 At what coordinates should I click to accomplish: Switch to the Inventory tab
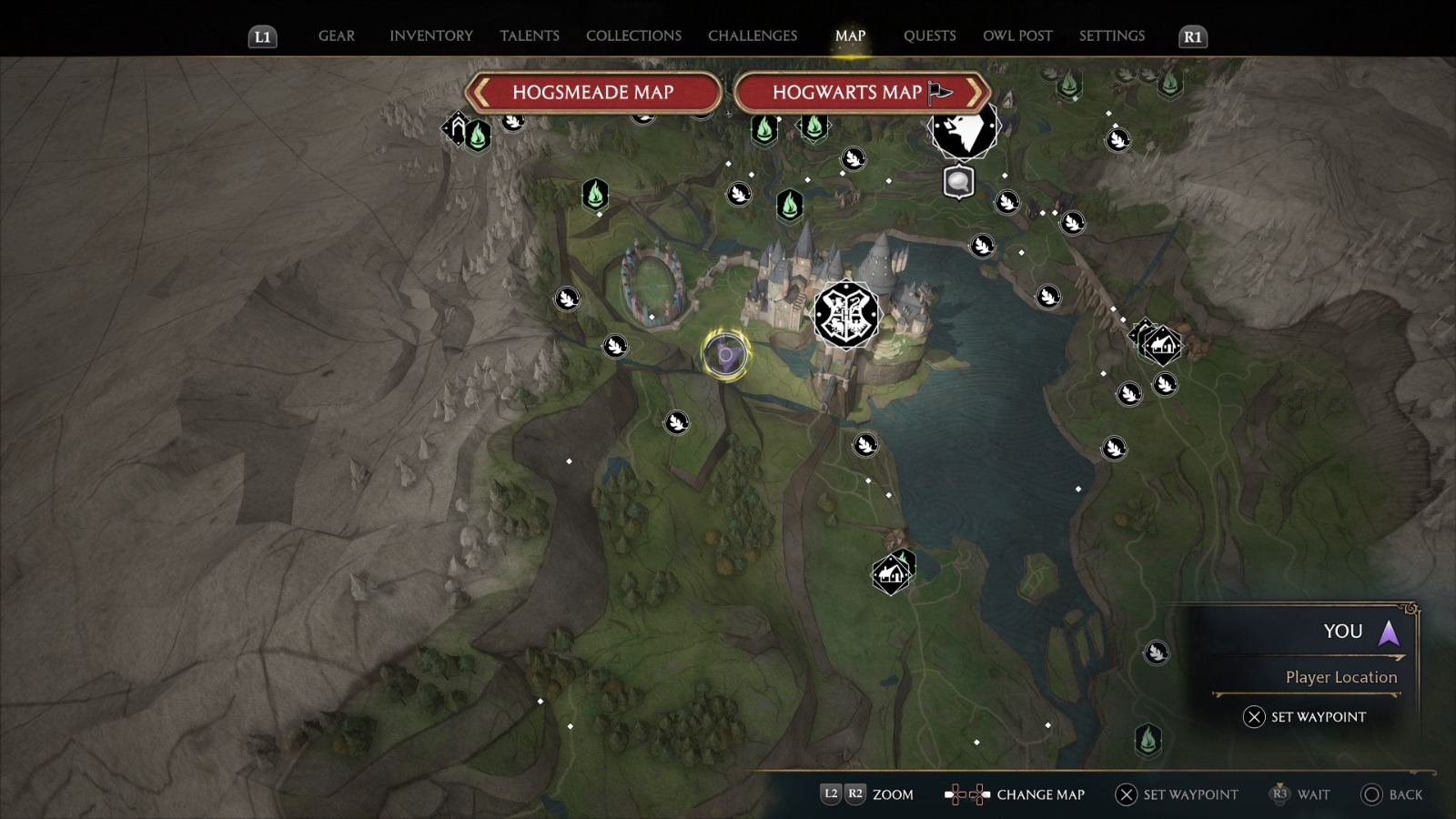[x=430, y=35]
